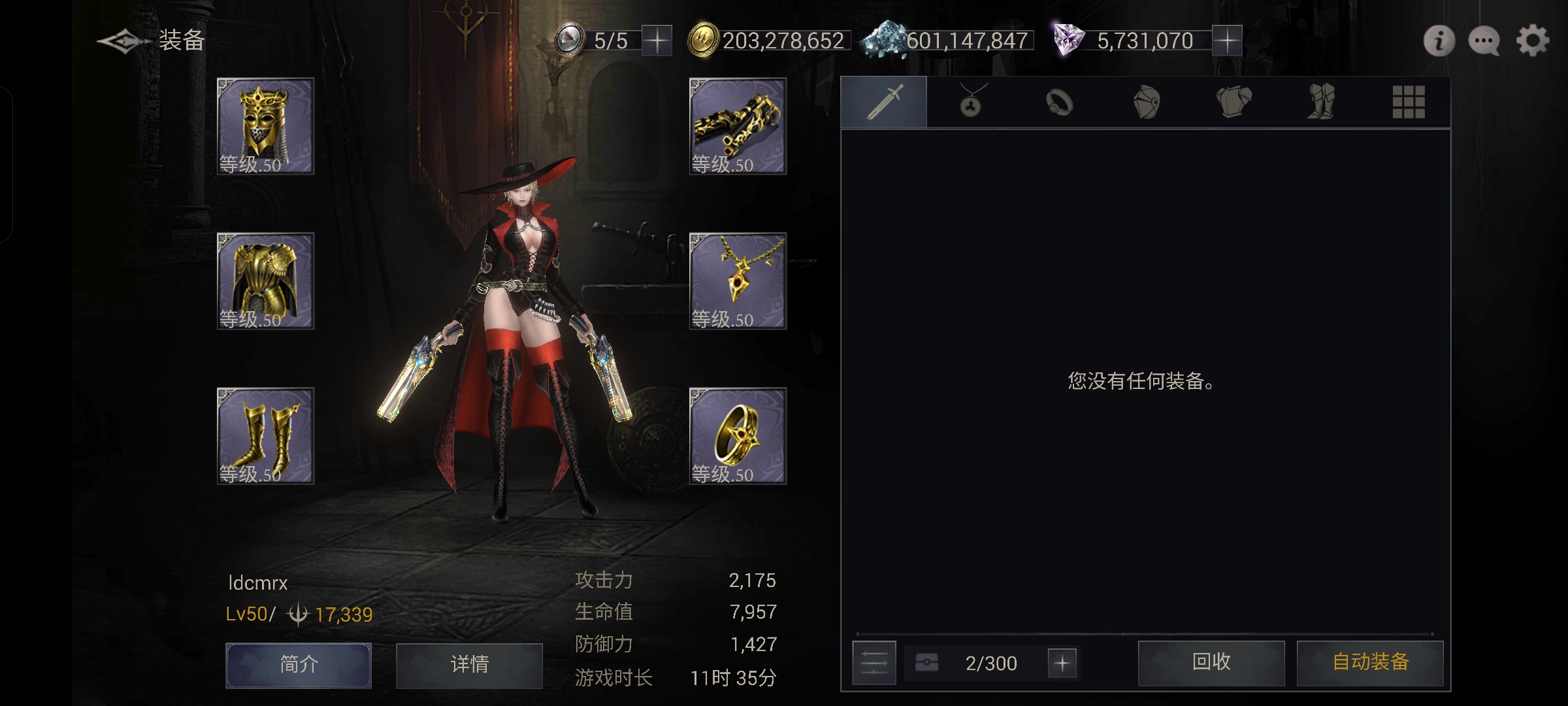Choose the 简介 summary button
The height and width of the screenshot is (706, 1568).
click(x=299, y=665)
